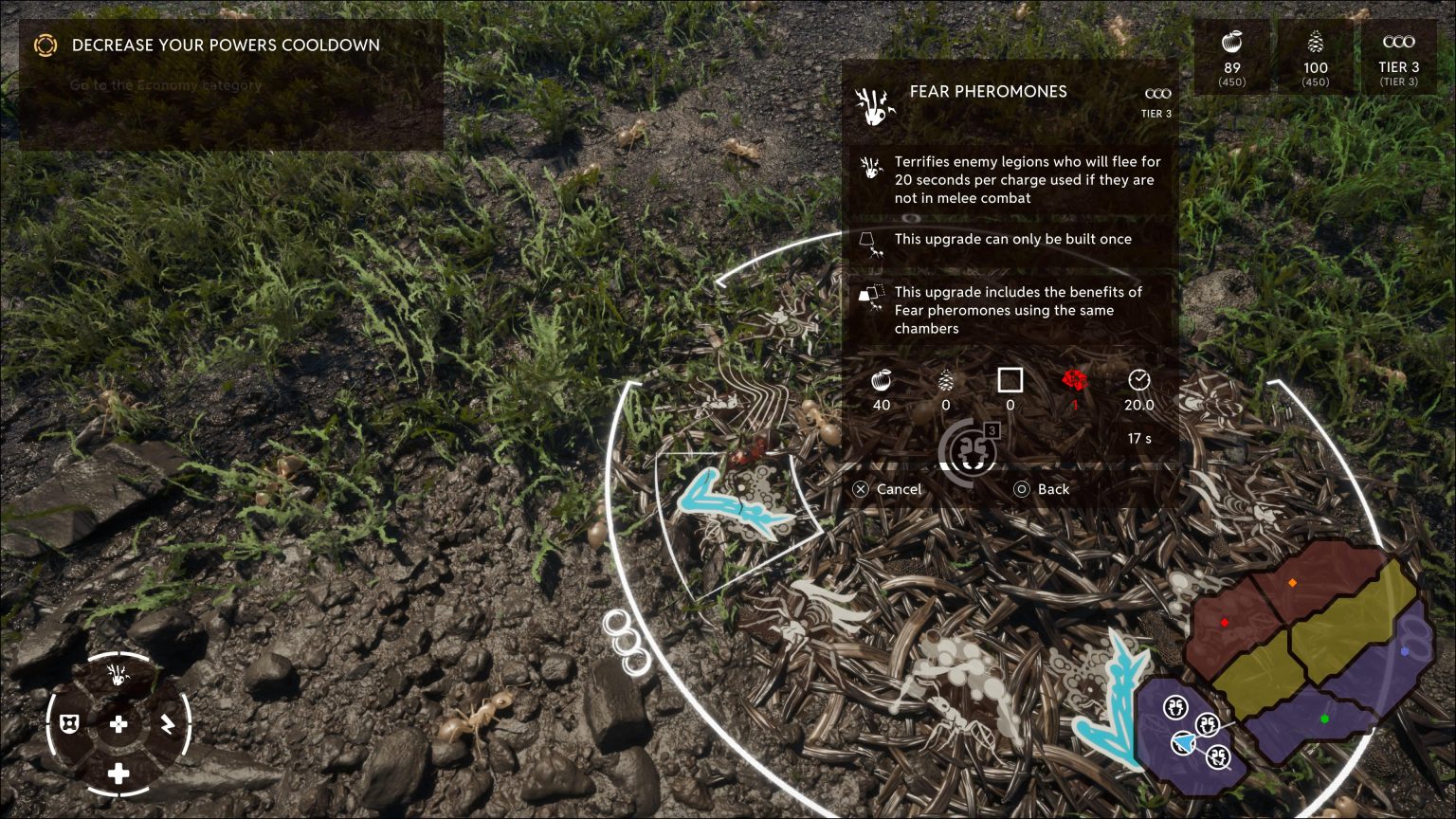Click the chamber icon with the 3 badge
This screenshot has width=1456, height=819.
969,452
